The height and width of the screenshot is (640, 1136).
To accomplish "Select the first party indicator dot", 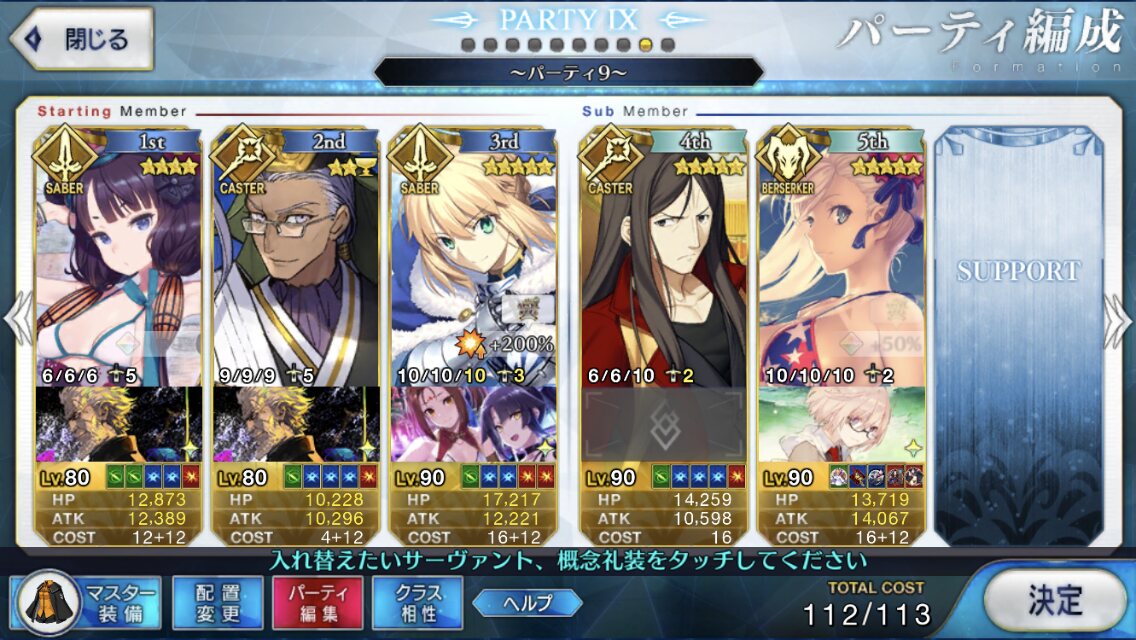I will point(468,45).
